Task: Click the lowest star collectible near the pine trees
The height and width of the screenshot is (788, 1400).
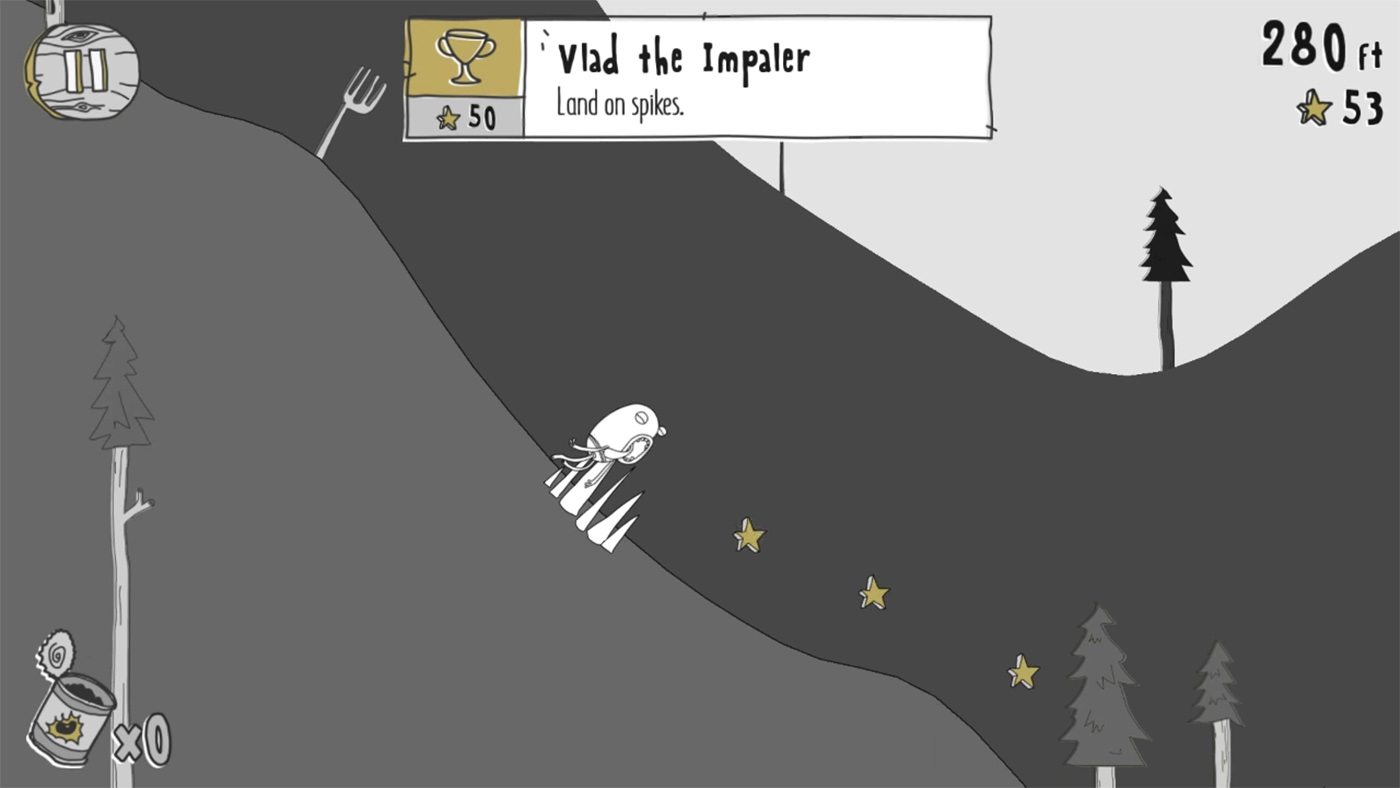Action: point(1022,670)
